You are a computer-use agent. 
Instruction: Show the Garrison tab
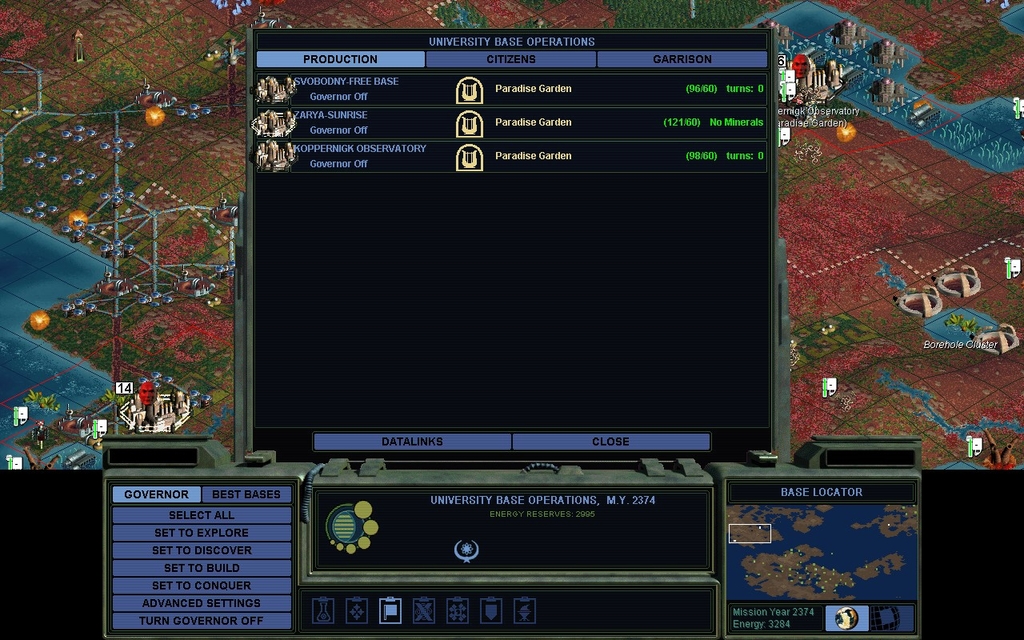pyautogui.click(x=682, y=59)
